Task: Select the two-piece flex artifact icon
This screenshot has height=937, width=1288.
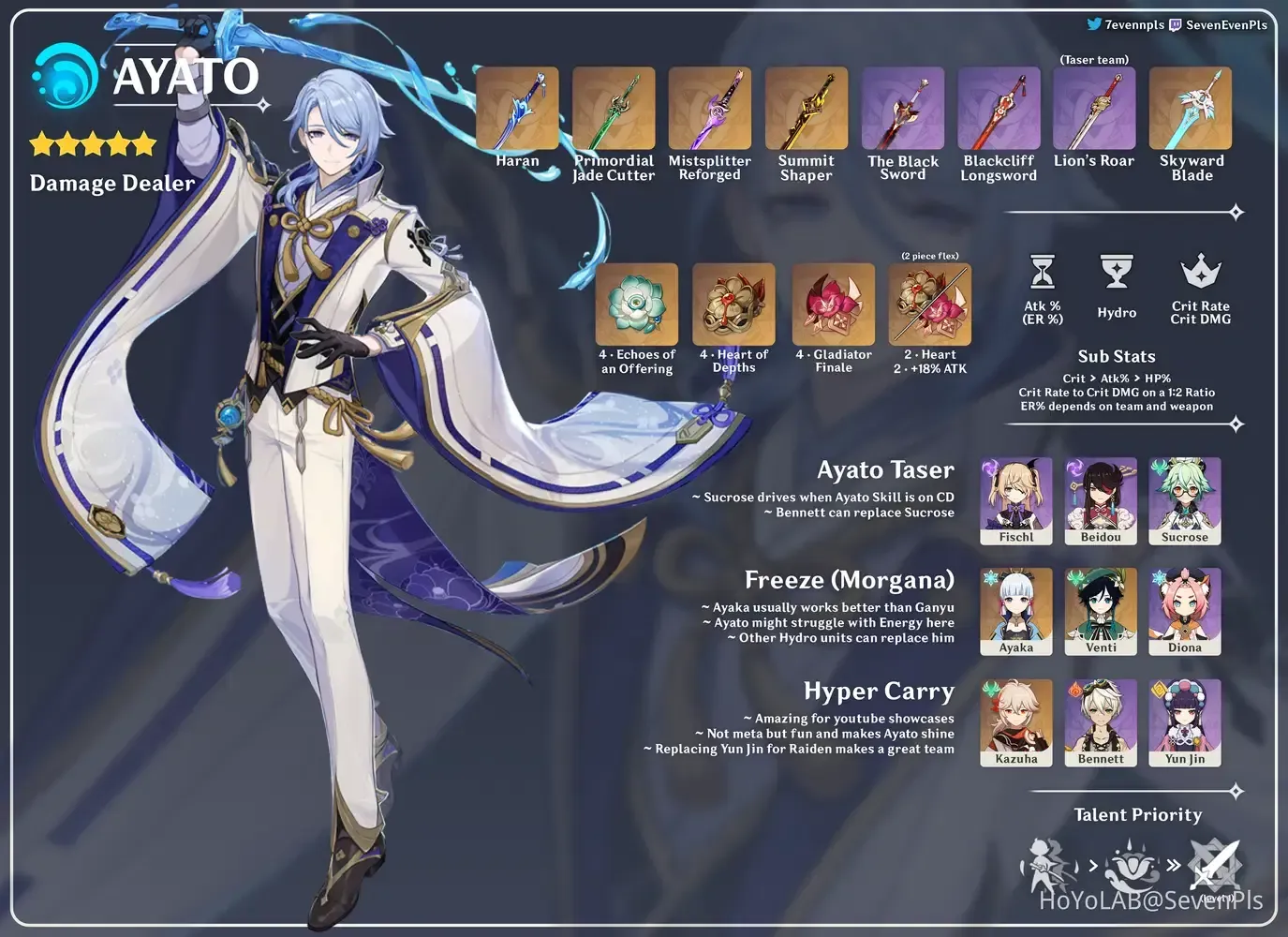Action: tap(930, 305)
